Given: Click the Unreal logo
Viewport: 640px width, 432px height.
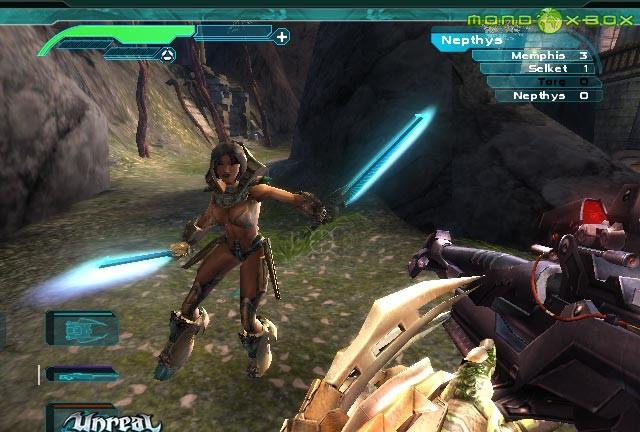Looking at the screenshot, I should pyautogui.click(x=93, y=420).
